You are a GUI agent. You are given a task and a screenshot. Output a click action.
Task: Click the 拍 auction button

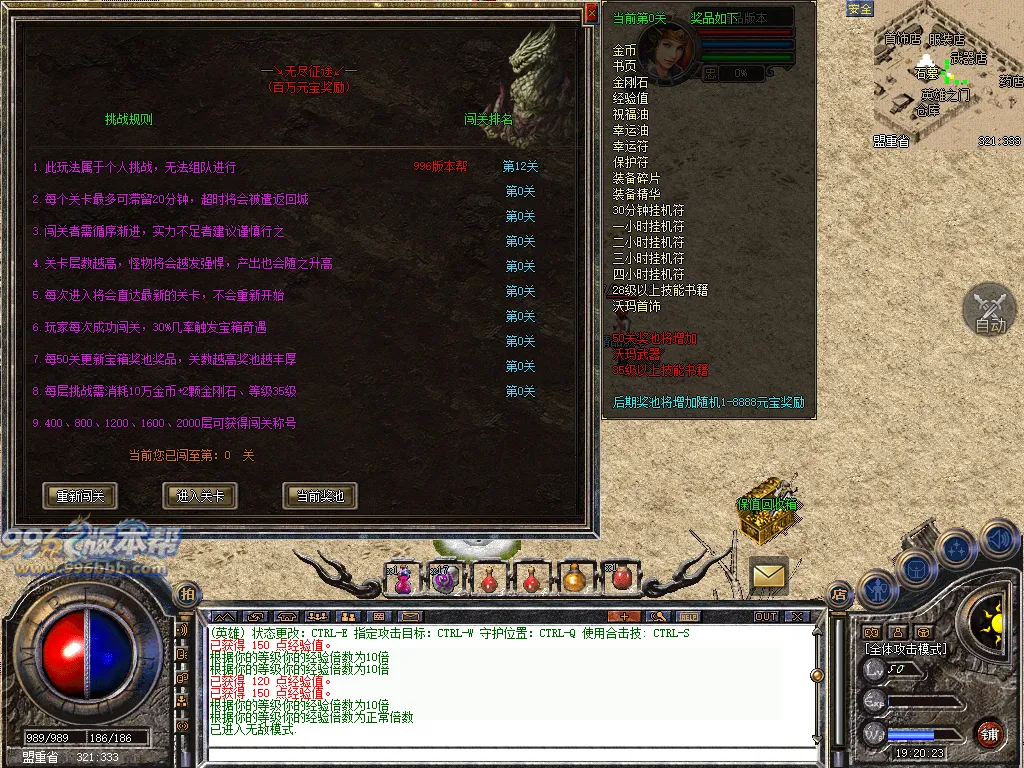pos(187,595)
